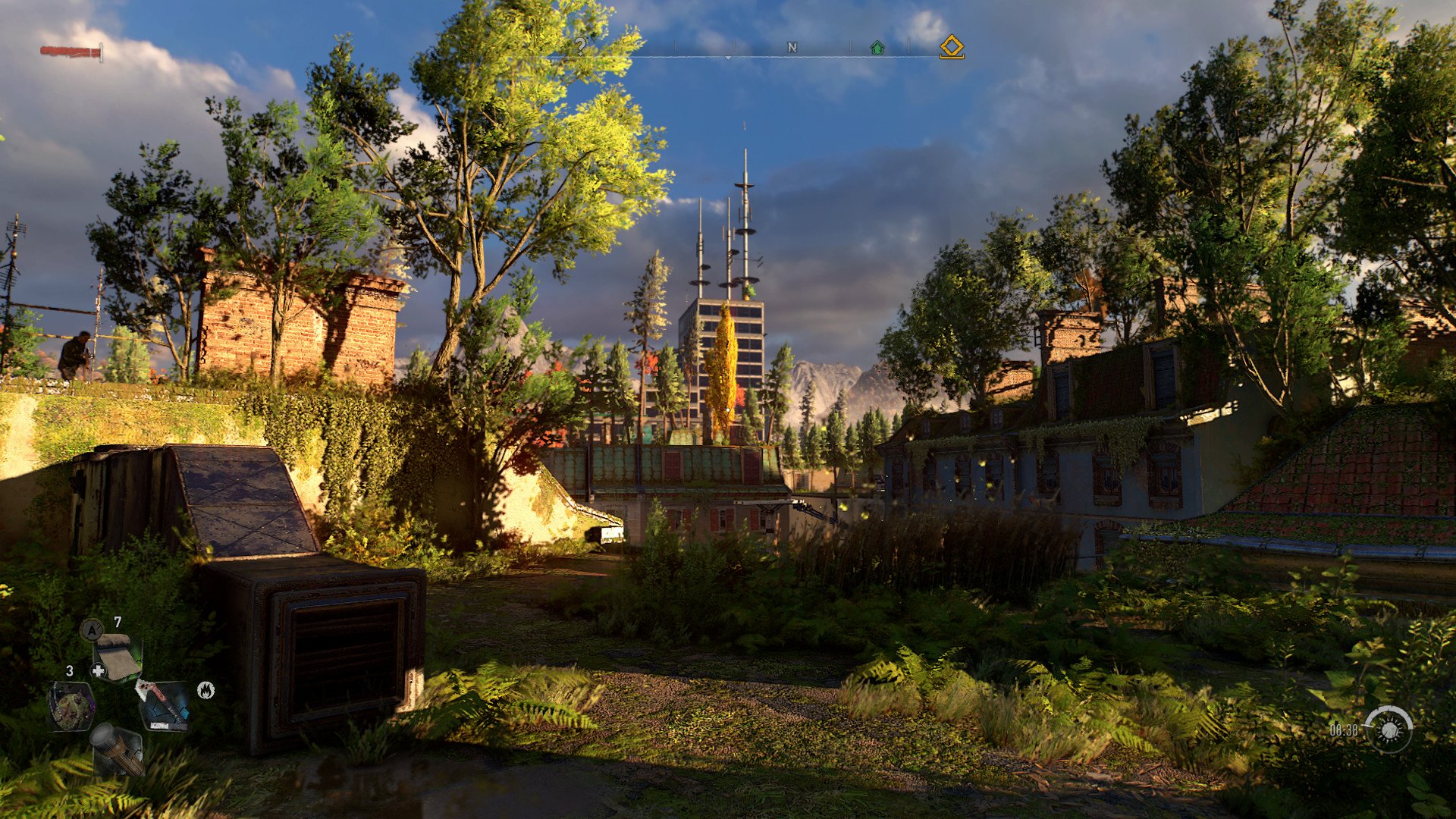Click the N north marker on the compass

click(792, 48)
